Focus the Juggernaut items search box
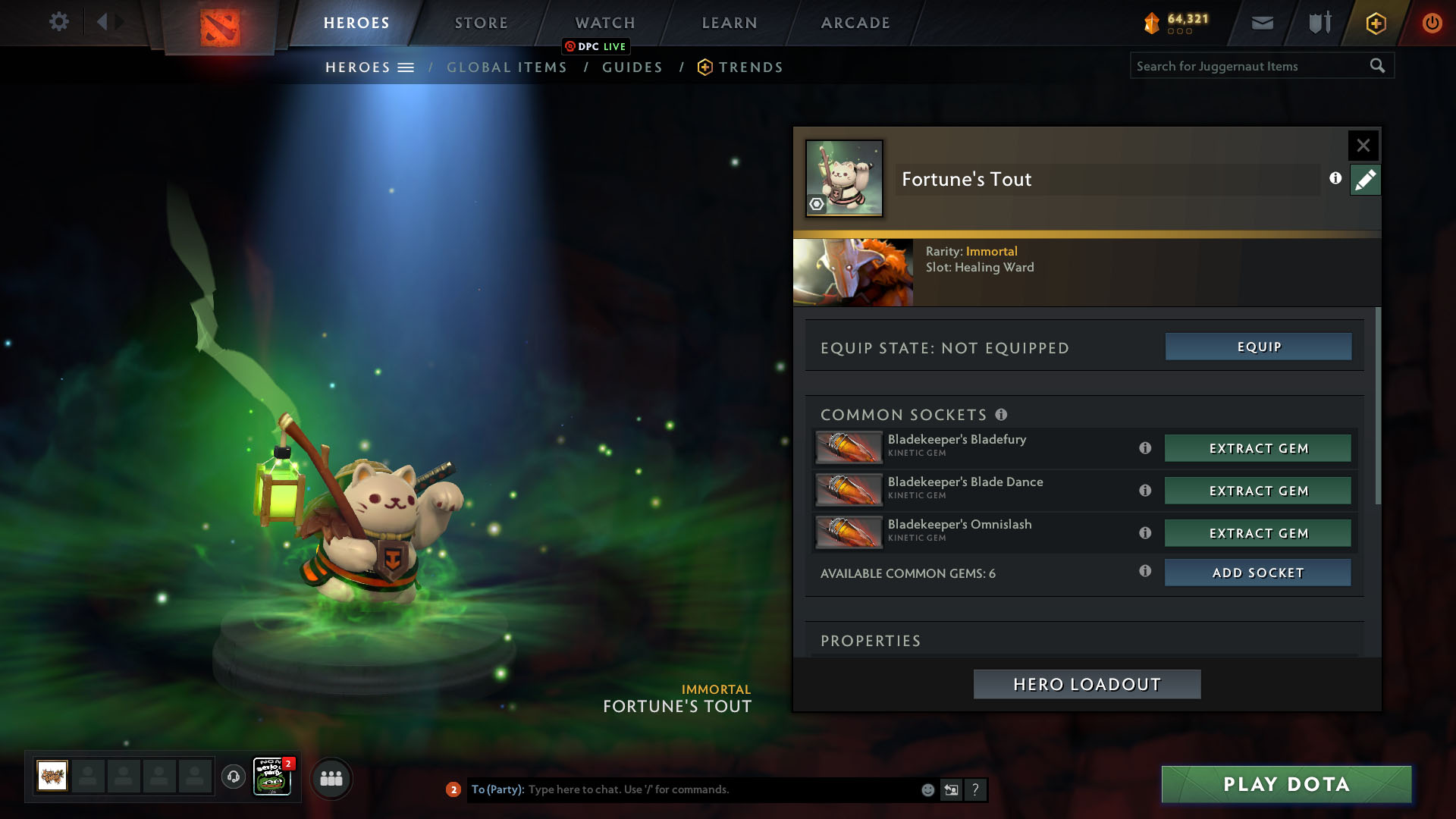 click(x=1251, y=66)
